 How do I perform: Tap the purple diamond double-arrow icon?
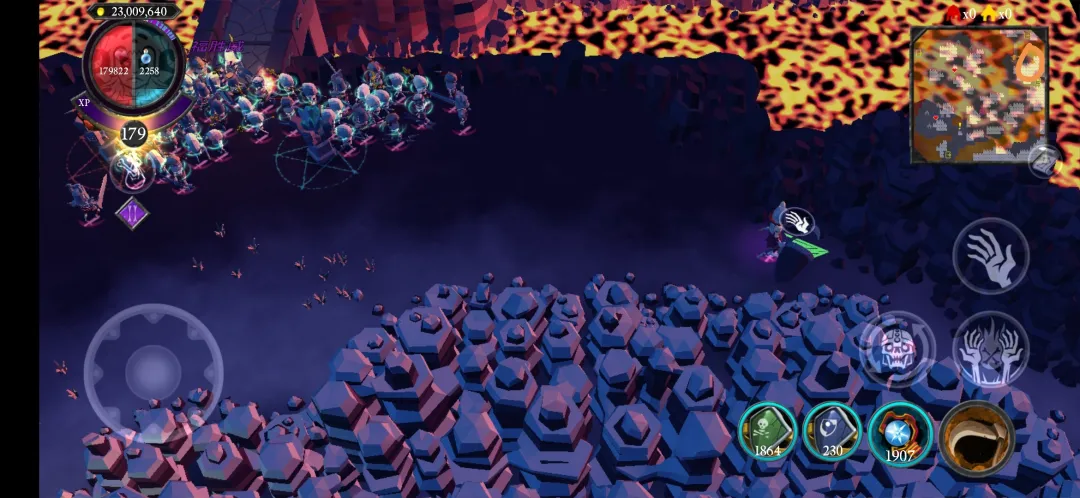coord(132,213)
